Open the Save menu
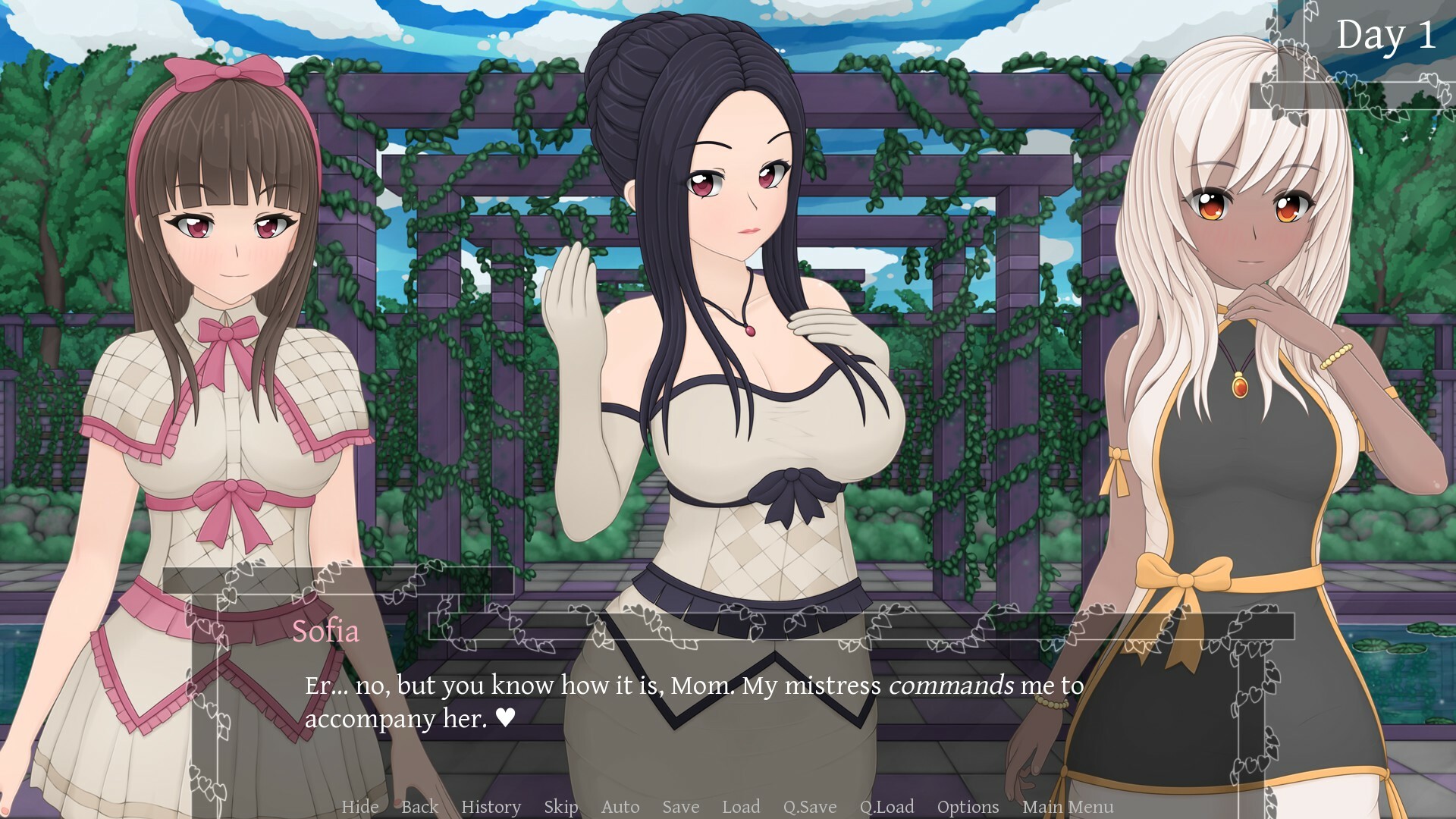 click(680, 807)
